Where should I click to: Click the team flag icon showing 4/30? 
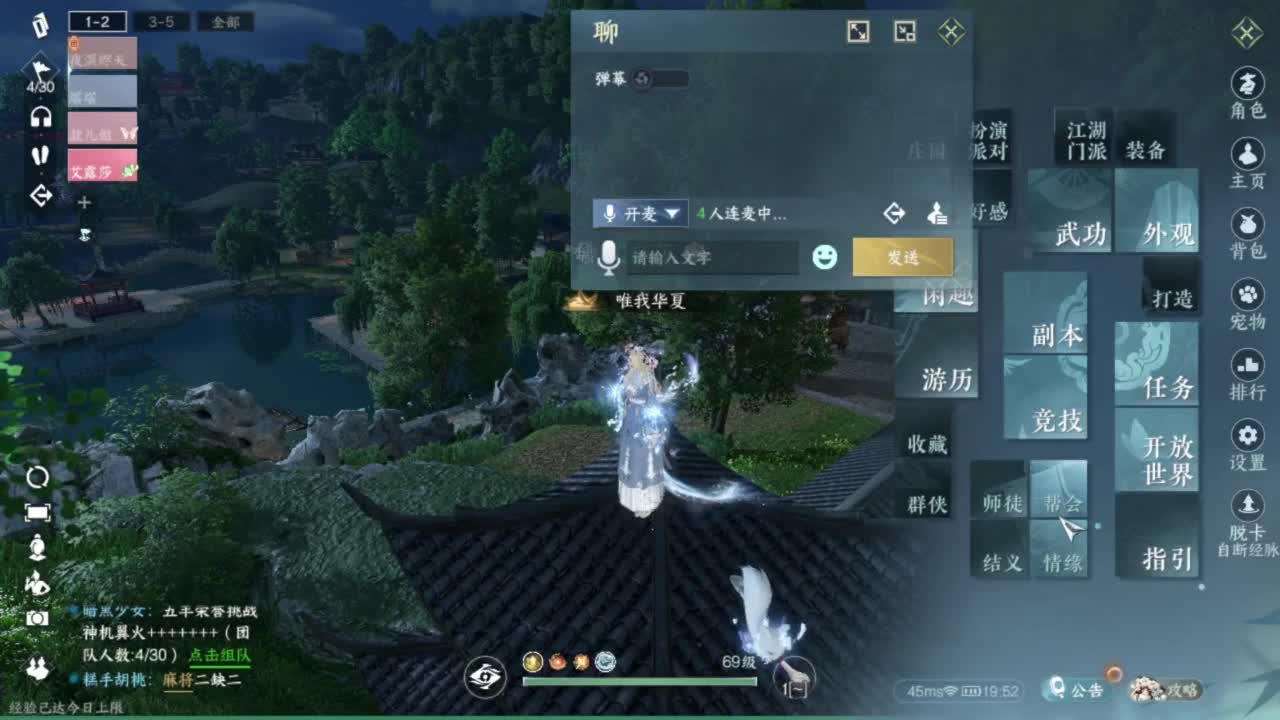[39, 68]
